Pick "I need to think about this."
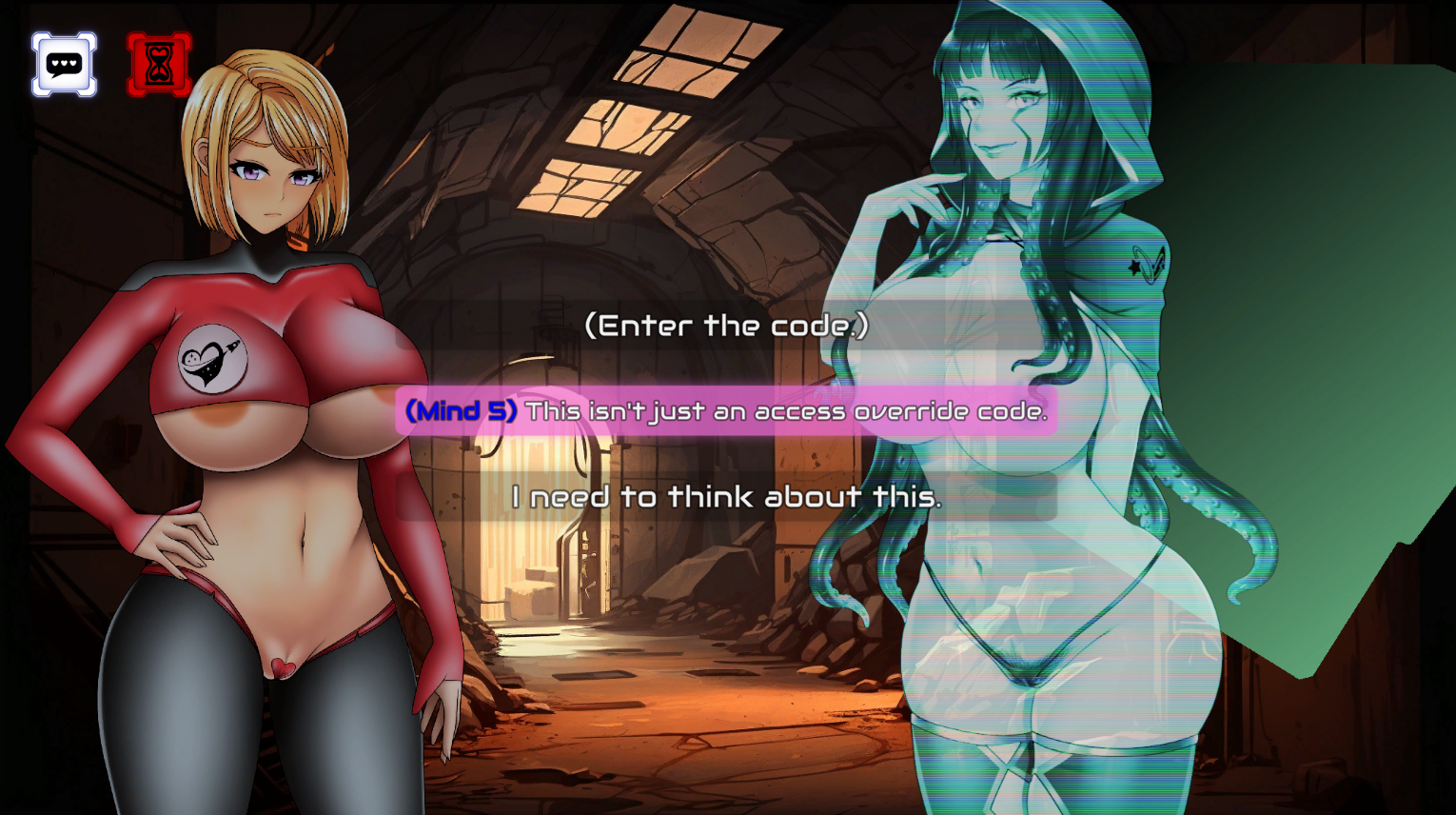 [x=726, y=497]
